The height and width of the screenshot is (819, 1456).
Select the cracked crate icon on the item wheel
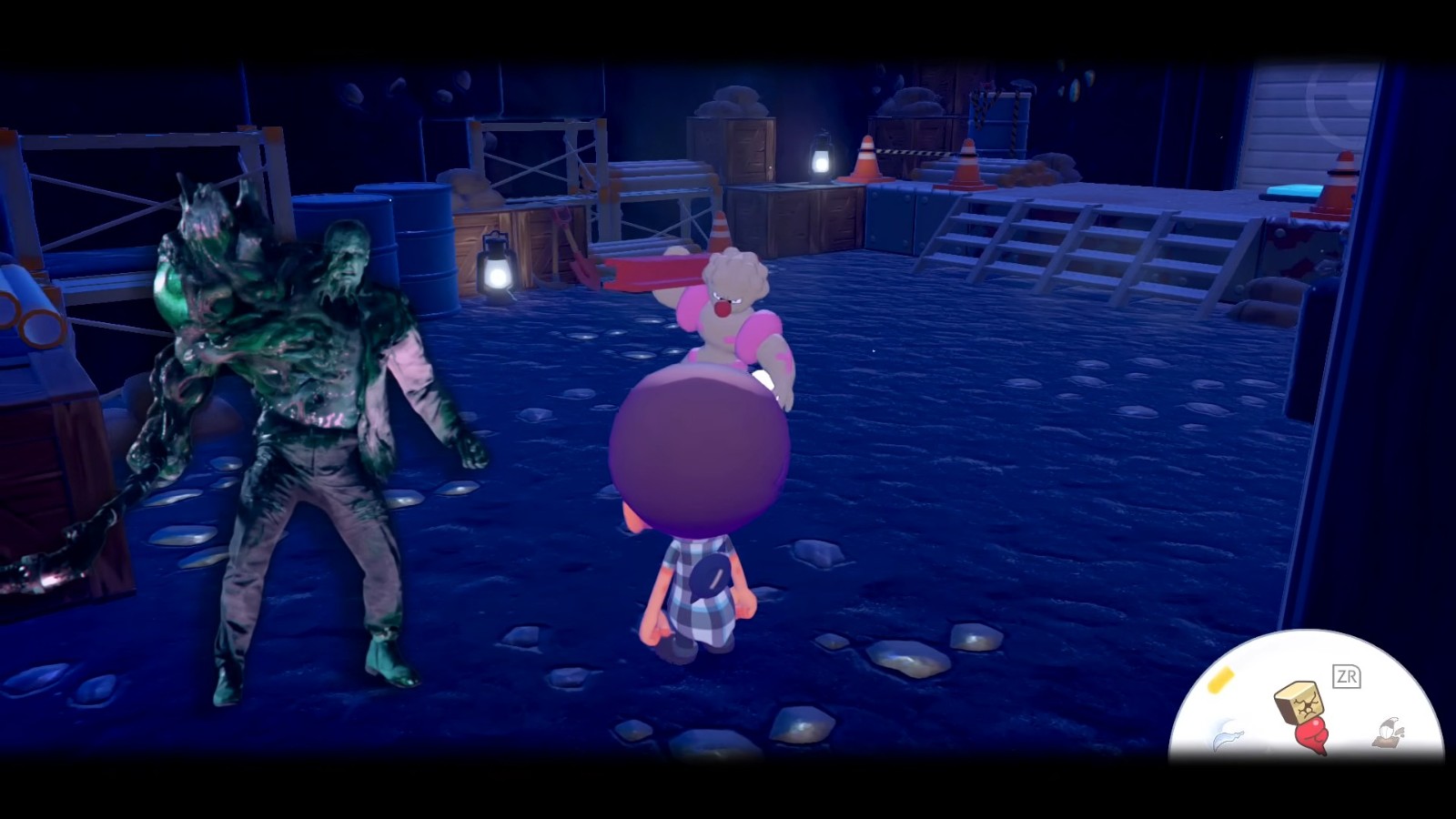(1300, 703)
